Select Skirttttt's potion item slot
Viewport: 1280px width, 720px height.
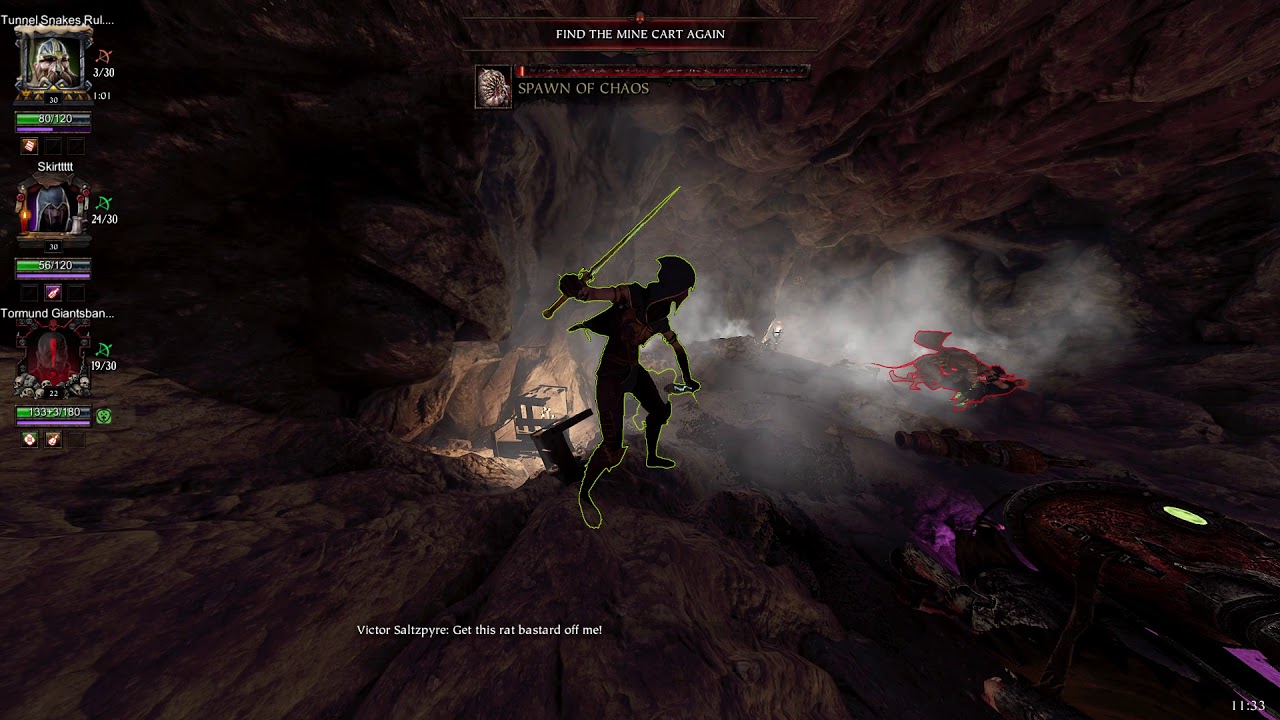point(53,293)
